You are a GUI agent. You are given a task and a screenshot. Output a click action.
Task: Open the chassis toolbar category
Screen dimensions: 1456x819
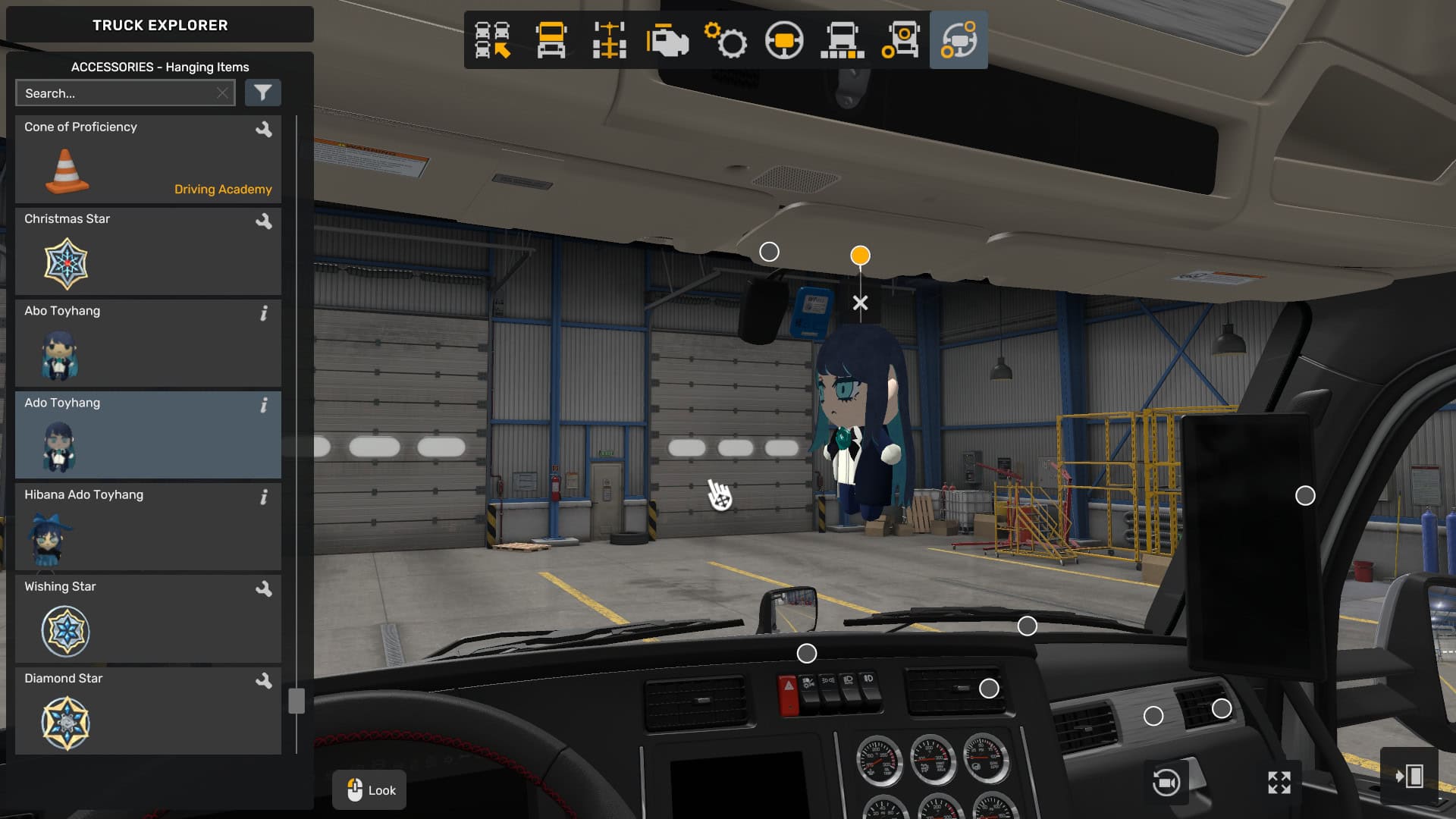pyautogui.click(x=609, y=40)
